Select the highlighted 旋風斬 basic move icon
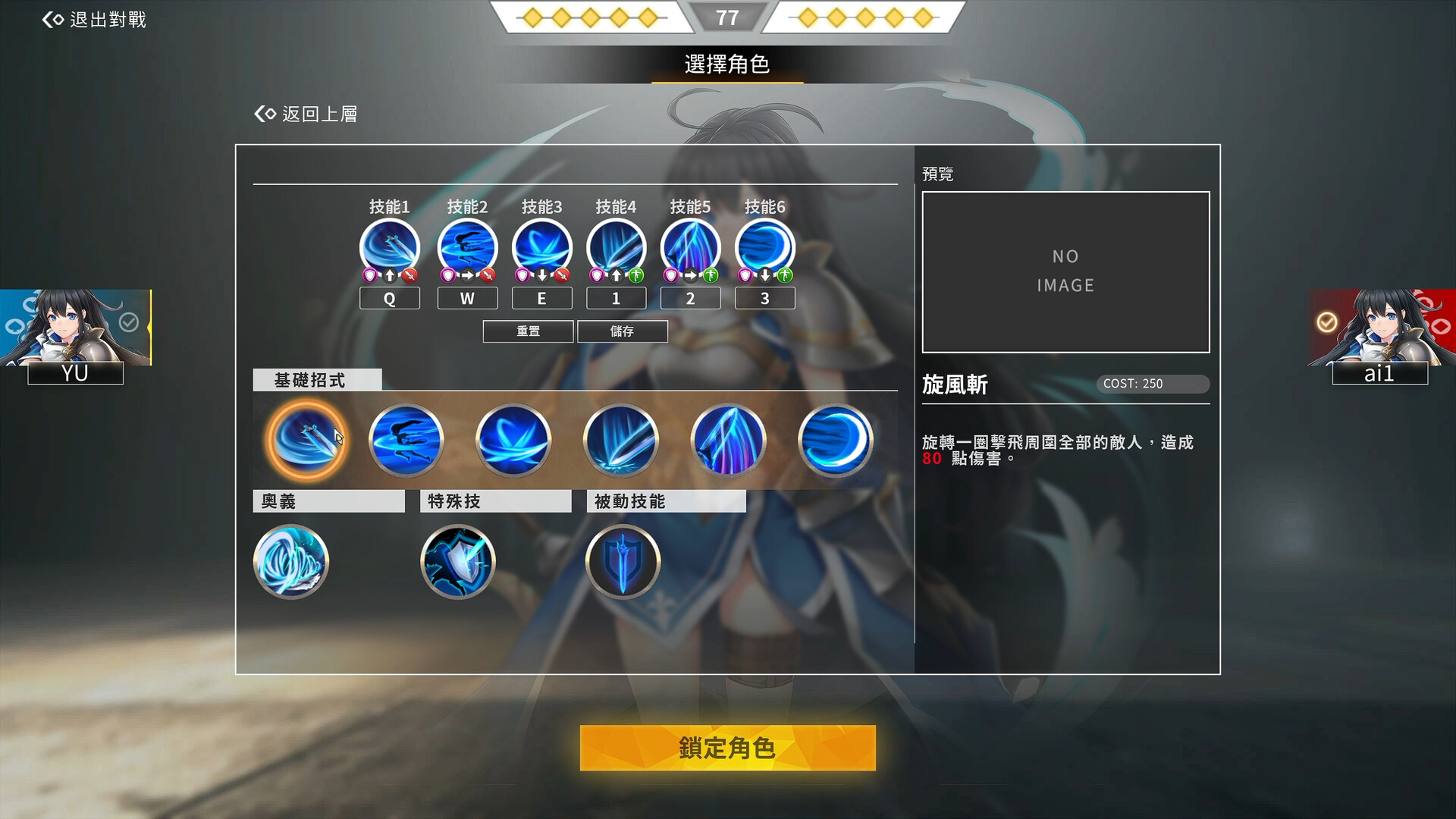This screenshot has height=819, width=1456. tap(306, 441)
